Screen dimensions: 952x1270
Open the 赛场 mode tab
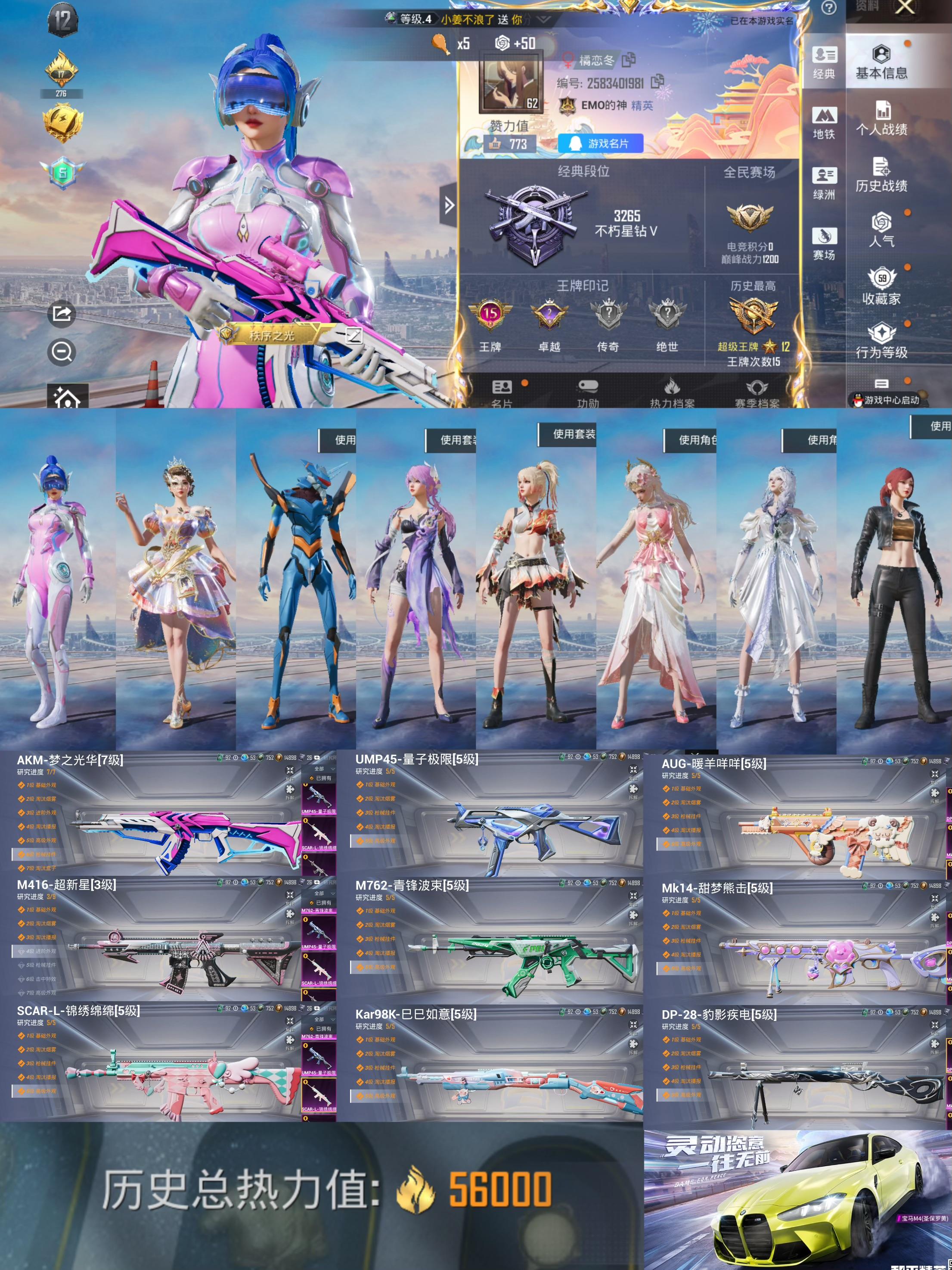[824, 244]
